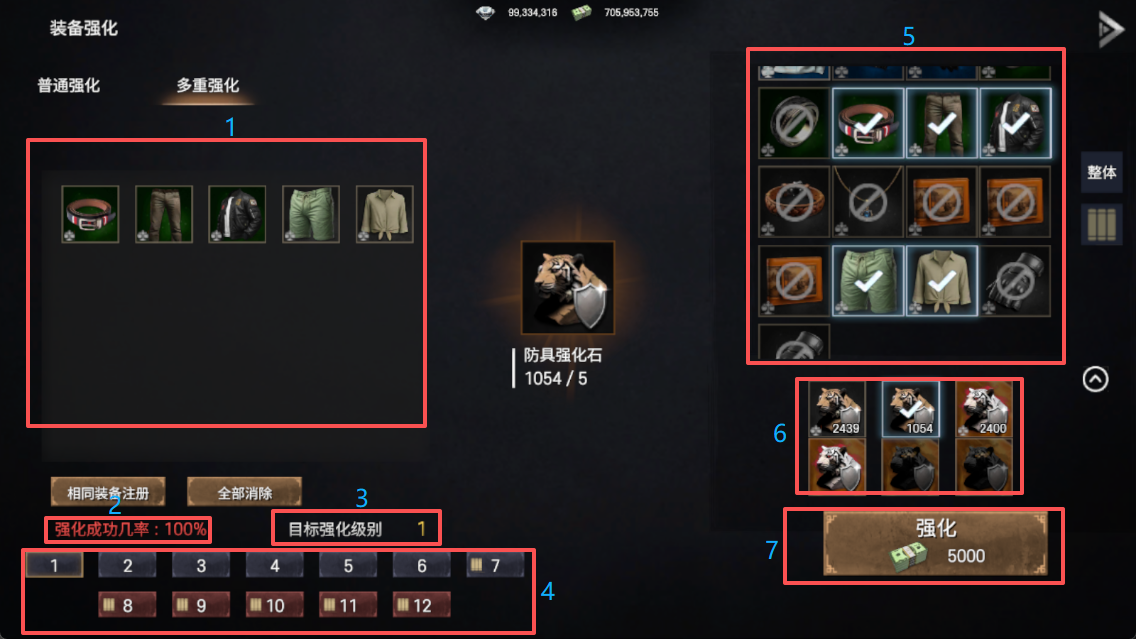Pick red target level 12
The height and width of the screenshot is (639, 1136).
point(421,605)
